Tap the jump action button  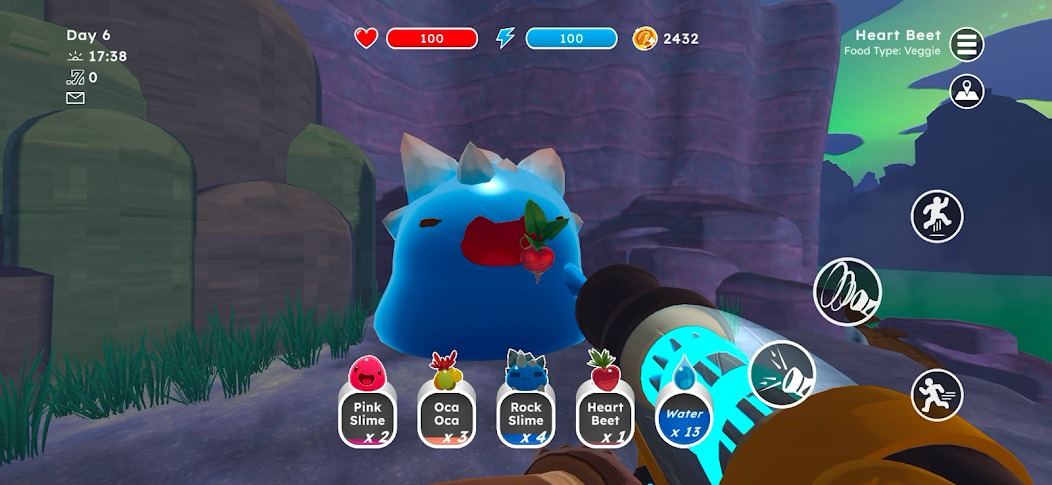pyautogui.click(x=936, y=215)
